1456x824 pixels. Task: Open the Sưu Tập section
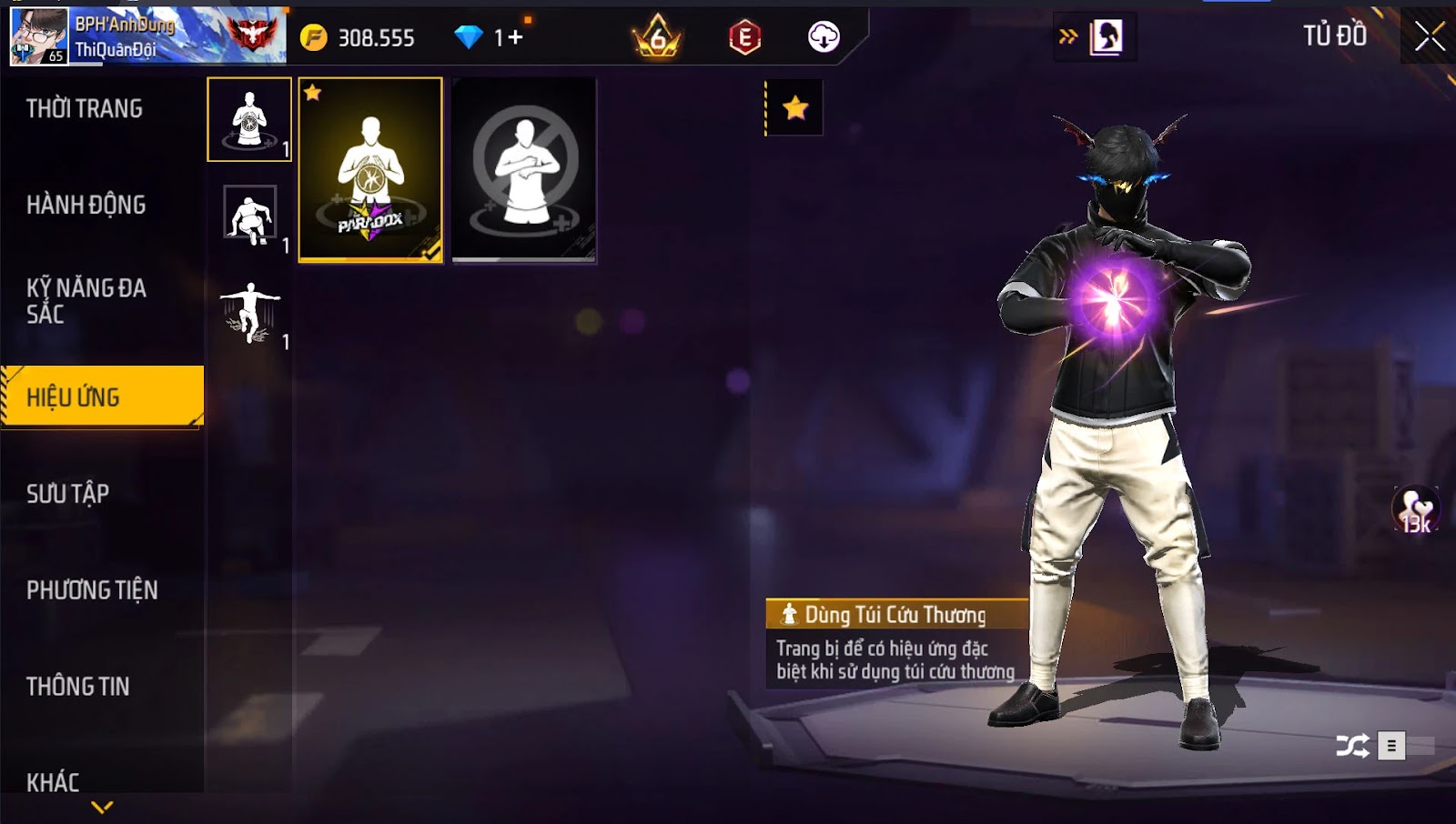click(68, 494)
